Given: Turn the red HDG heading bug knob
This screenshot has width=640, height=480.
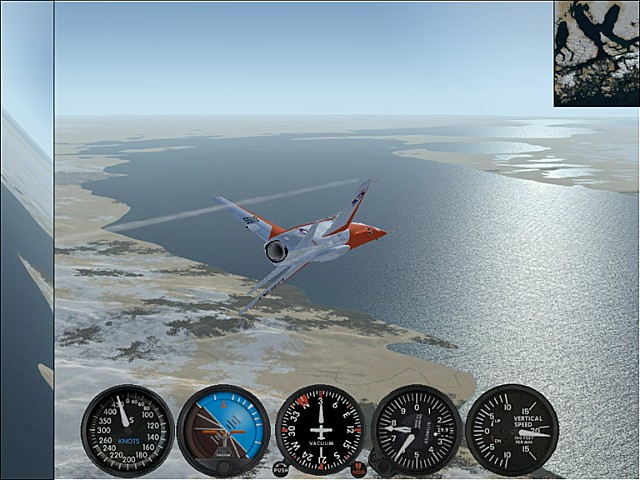Looking at the screenshot, I should point(359,469).
